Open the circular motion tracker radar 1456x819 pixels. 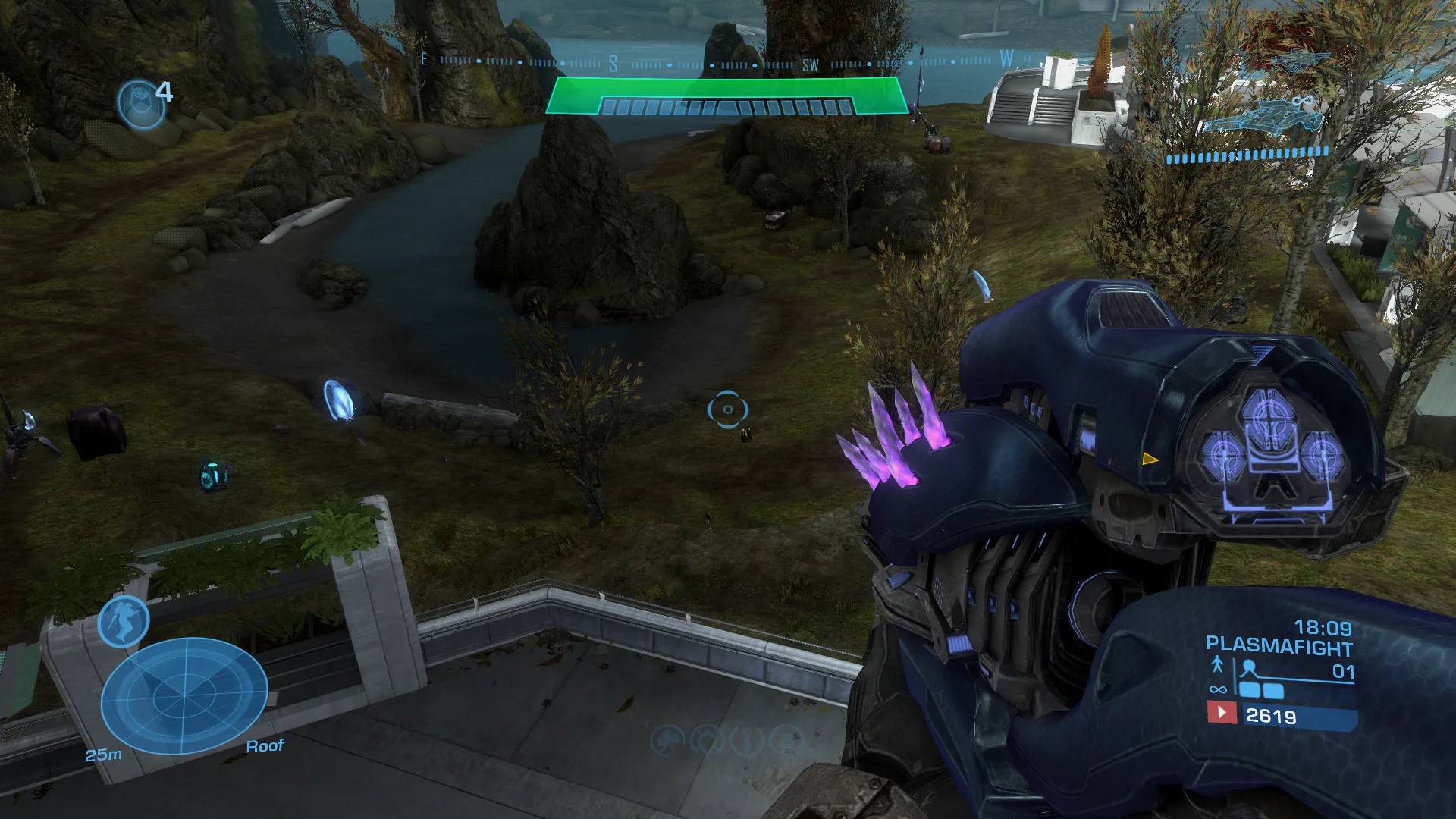point(184,695)
